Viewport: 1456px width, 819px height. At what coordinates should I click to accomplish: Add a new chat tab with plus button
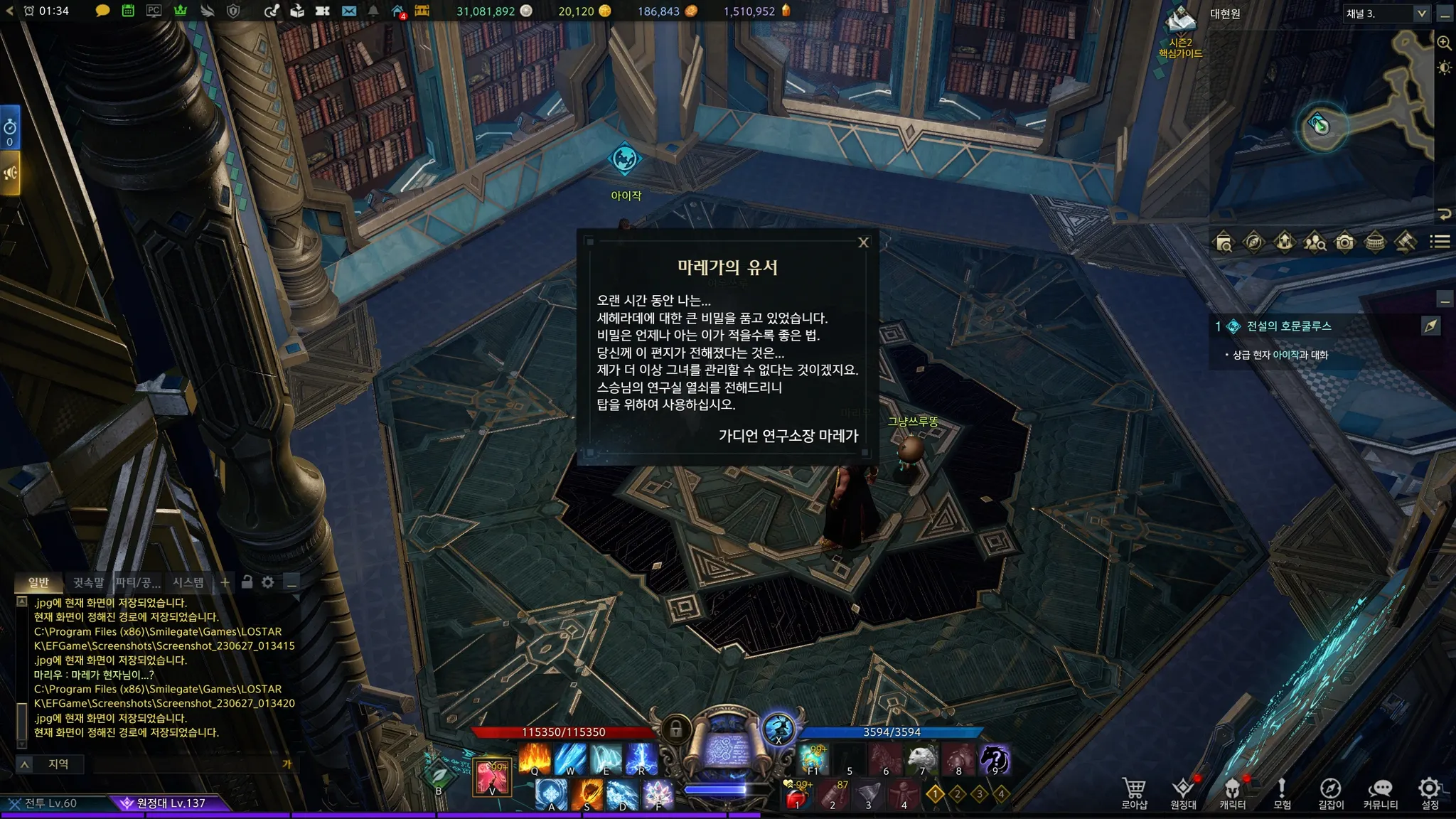point(225,582)
